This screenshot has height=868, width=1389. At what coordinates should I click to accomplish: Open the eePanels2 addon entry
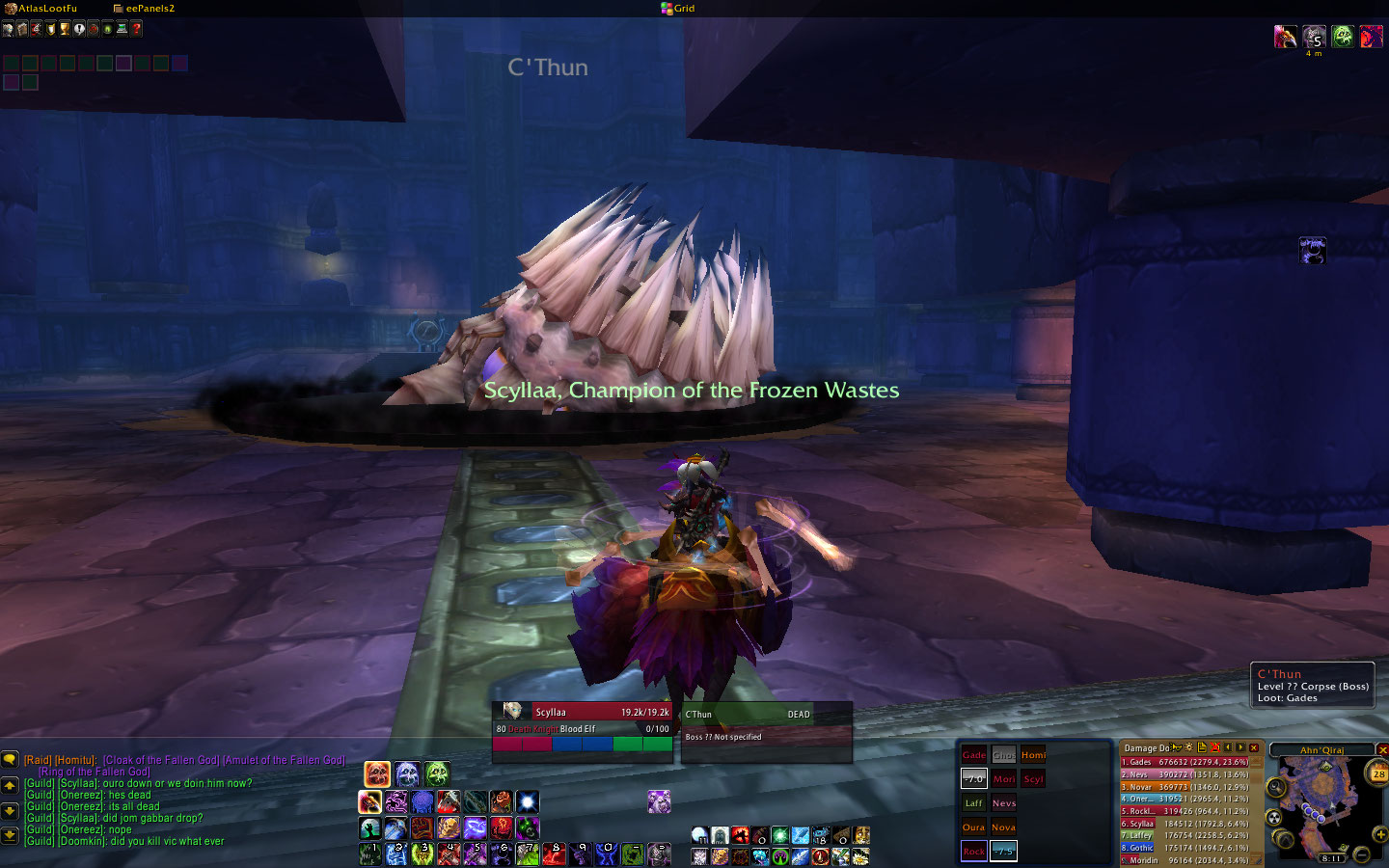[145, 9]
